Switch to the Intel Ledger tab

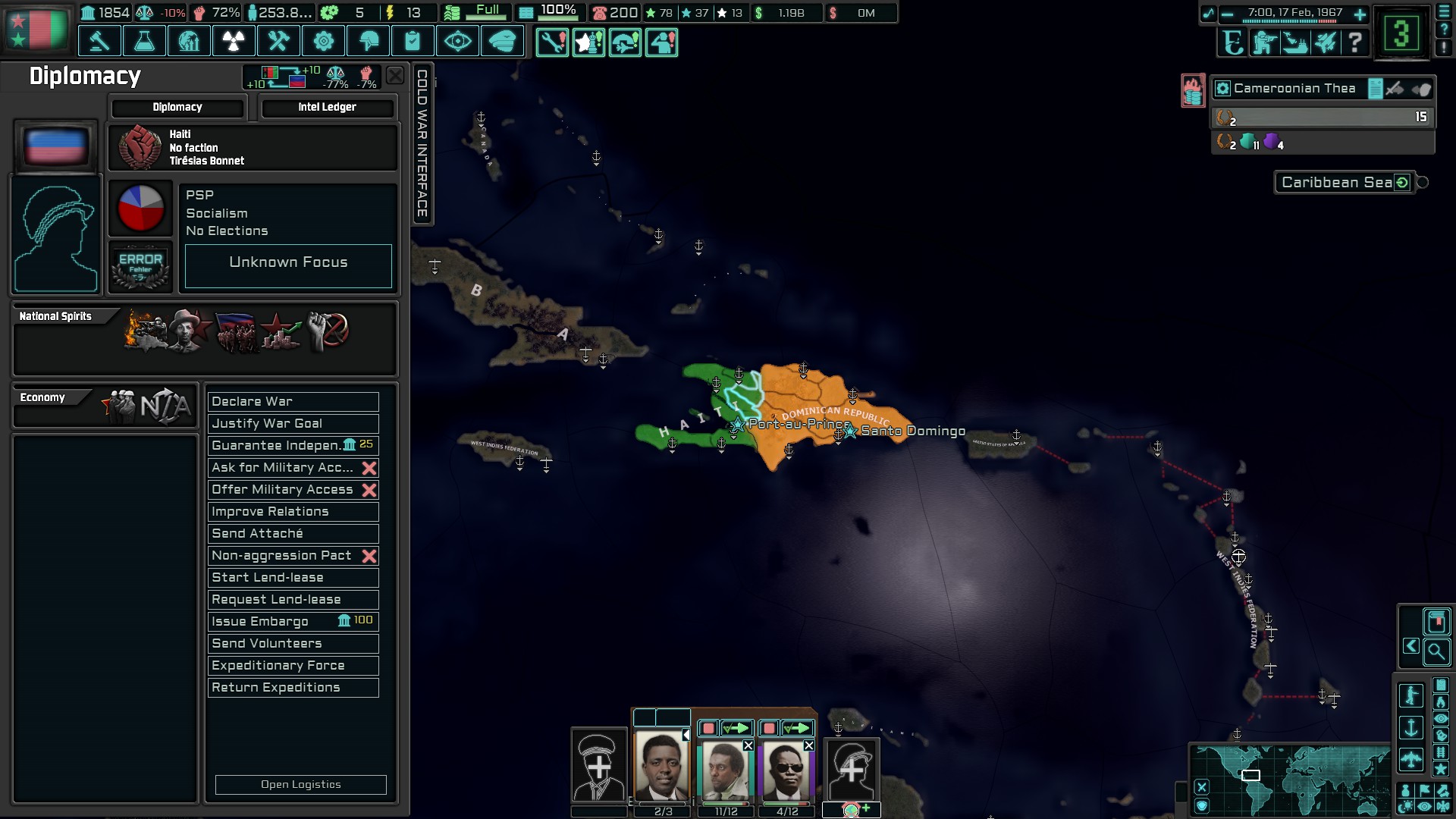pyautogui.click(x=328, y=107)
